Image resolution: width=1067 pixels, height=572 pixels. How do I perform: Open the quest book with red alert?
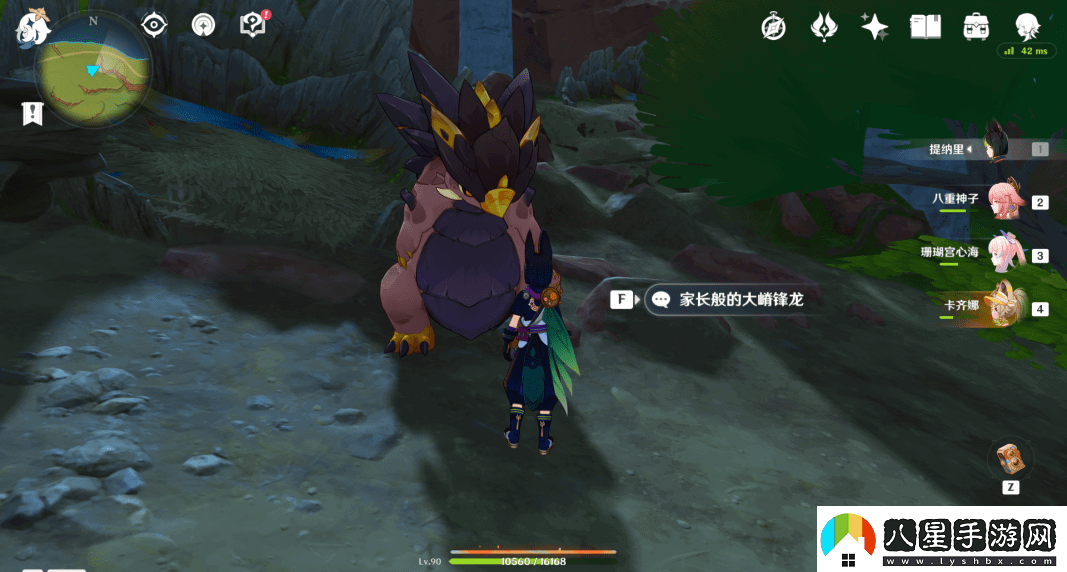[x=254, y=24]
